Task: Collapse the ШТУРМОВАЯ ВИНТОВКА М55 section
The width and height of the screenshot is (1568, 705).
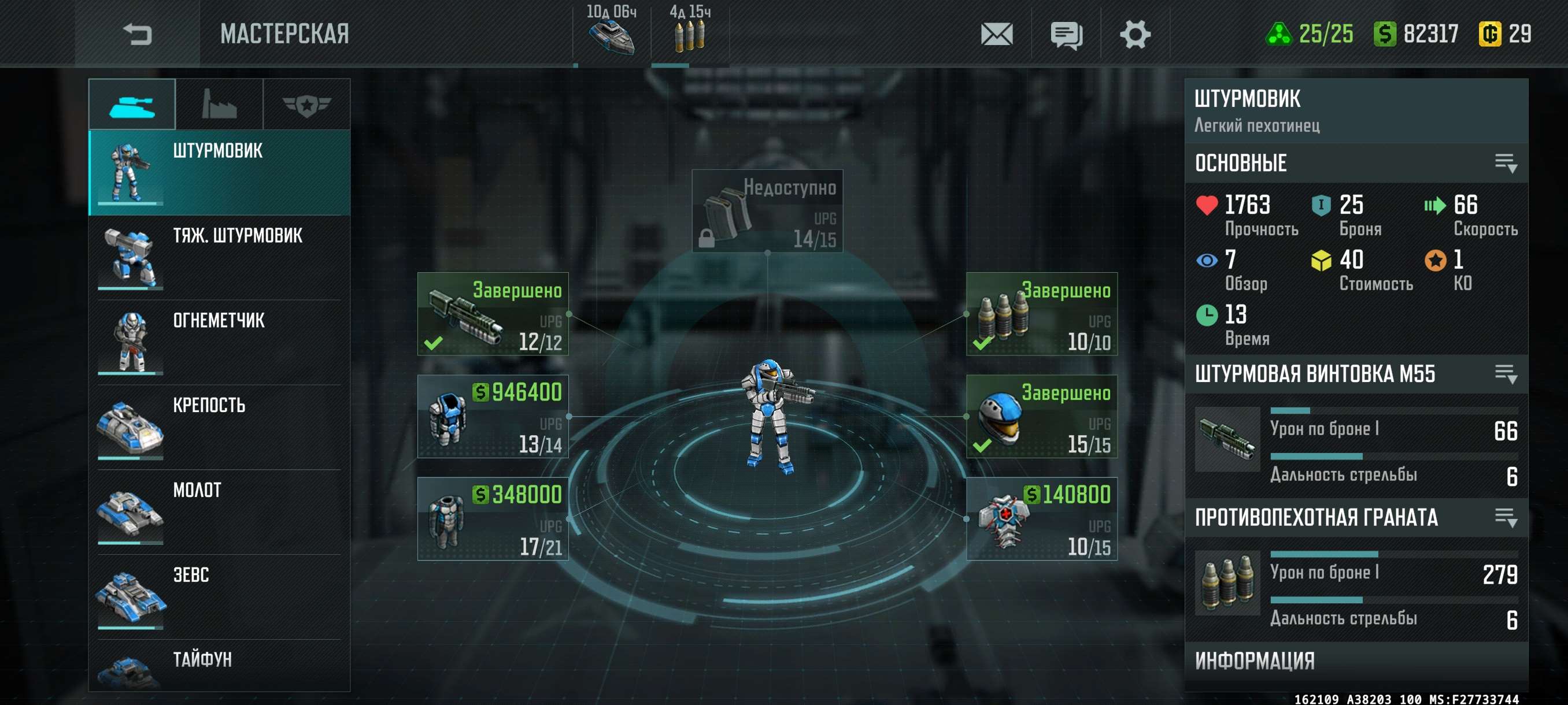Action: tap(1506, 373)
